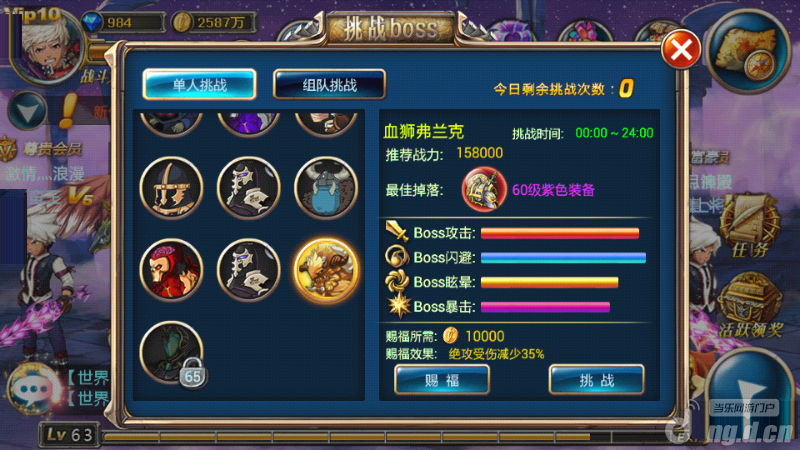Viewport: 800px width, 450px height.
Task: Choose the red-haired boss portrait
Action: (171, 269)
